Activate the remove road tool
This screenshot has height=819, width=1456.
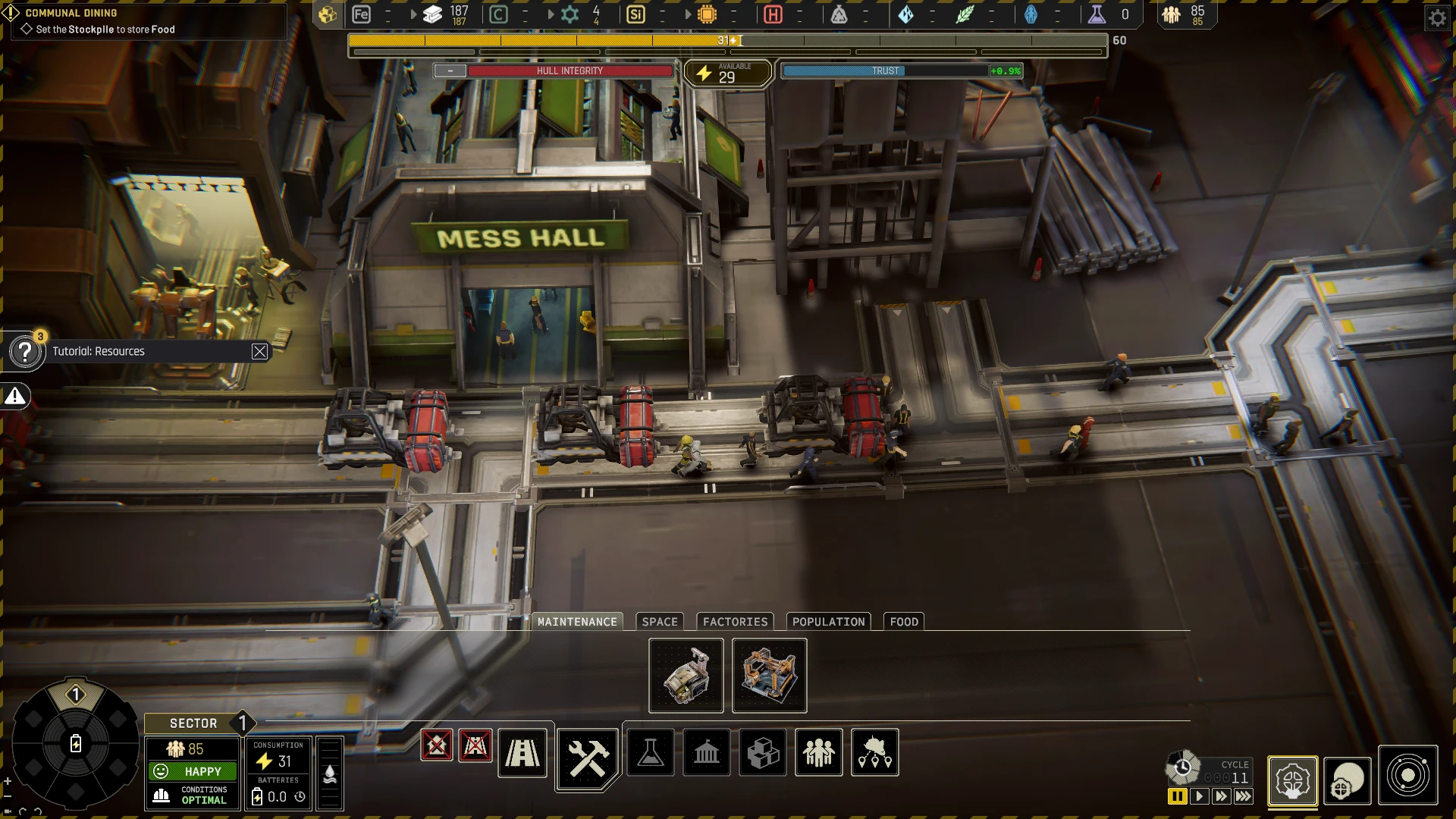(x=475, y=745)
